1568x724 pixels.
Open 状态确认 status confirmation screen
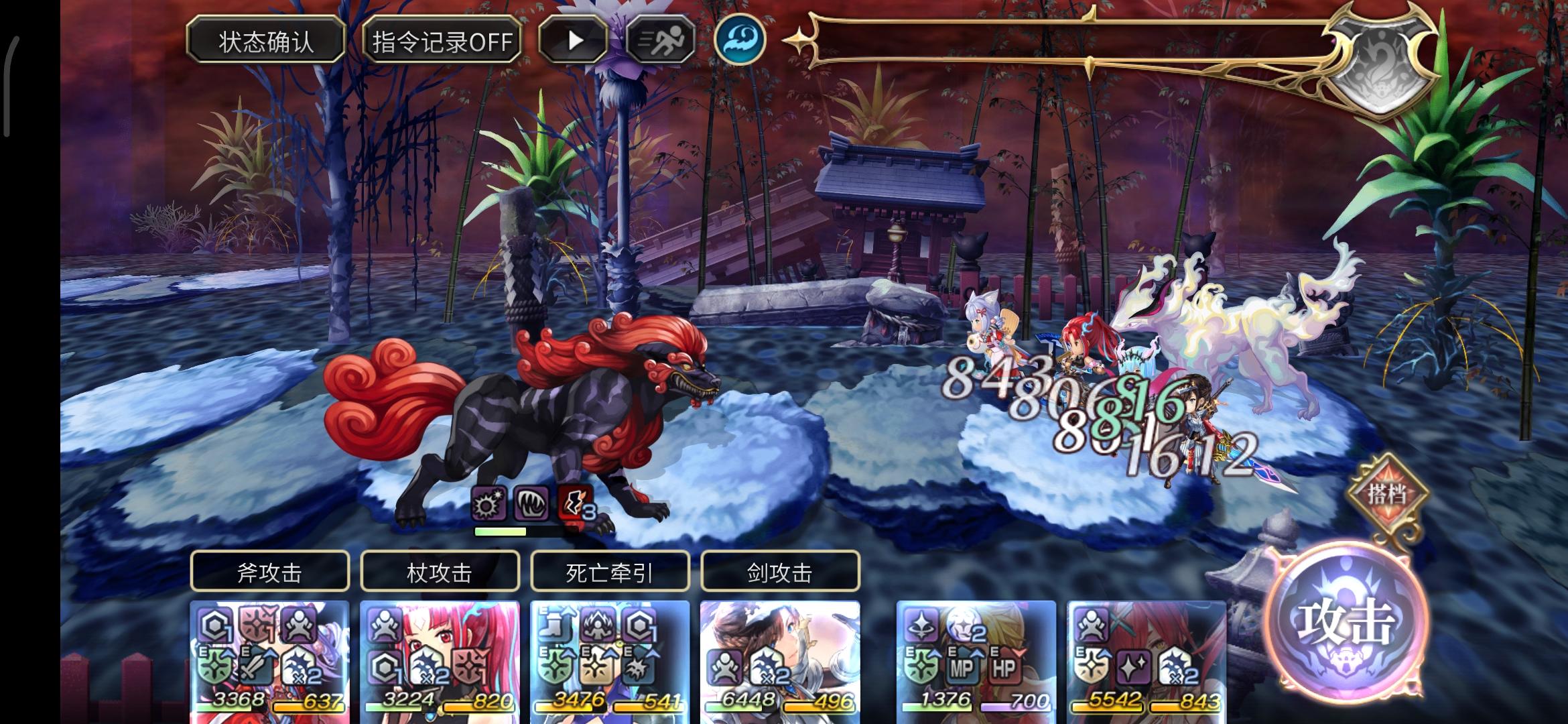(x=267, y=40)
